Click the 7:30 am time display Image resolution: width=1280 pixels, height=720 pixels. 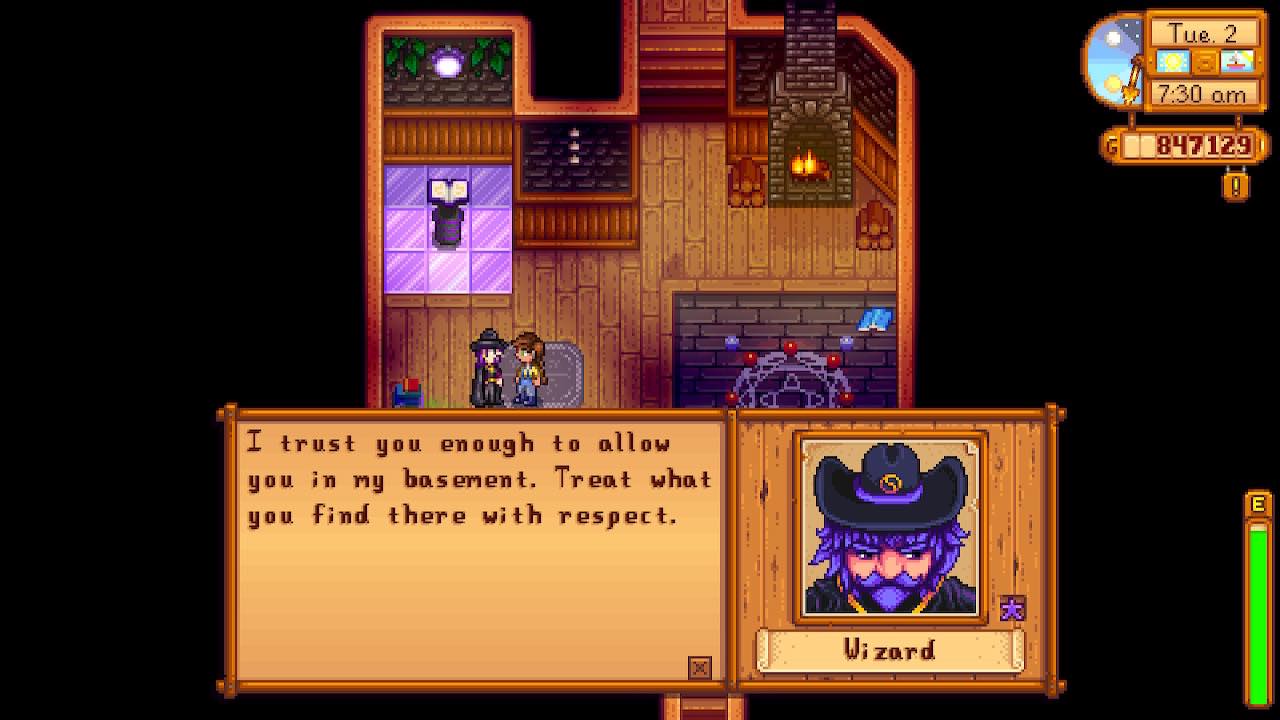click(1204, 93)
